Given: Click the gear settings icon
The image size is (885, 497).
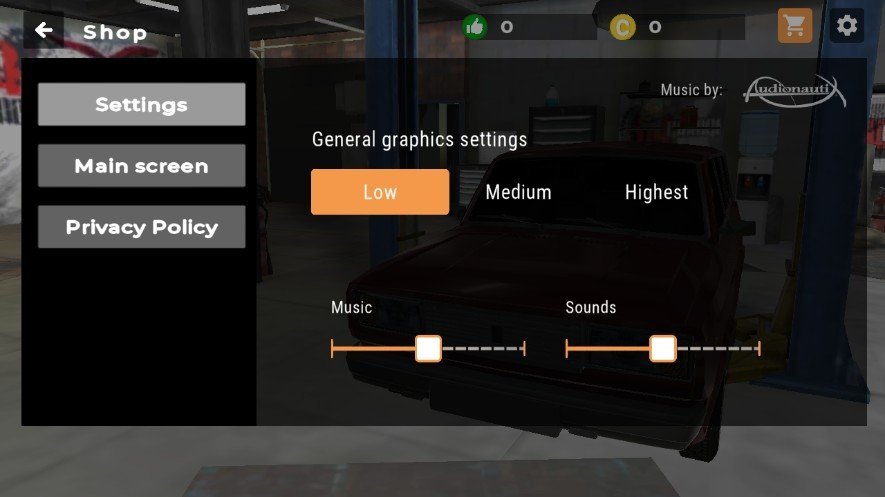Looking at the screenshot, I should point(847,26).
